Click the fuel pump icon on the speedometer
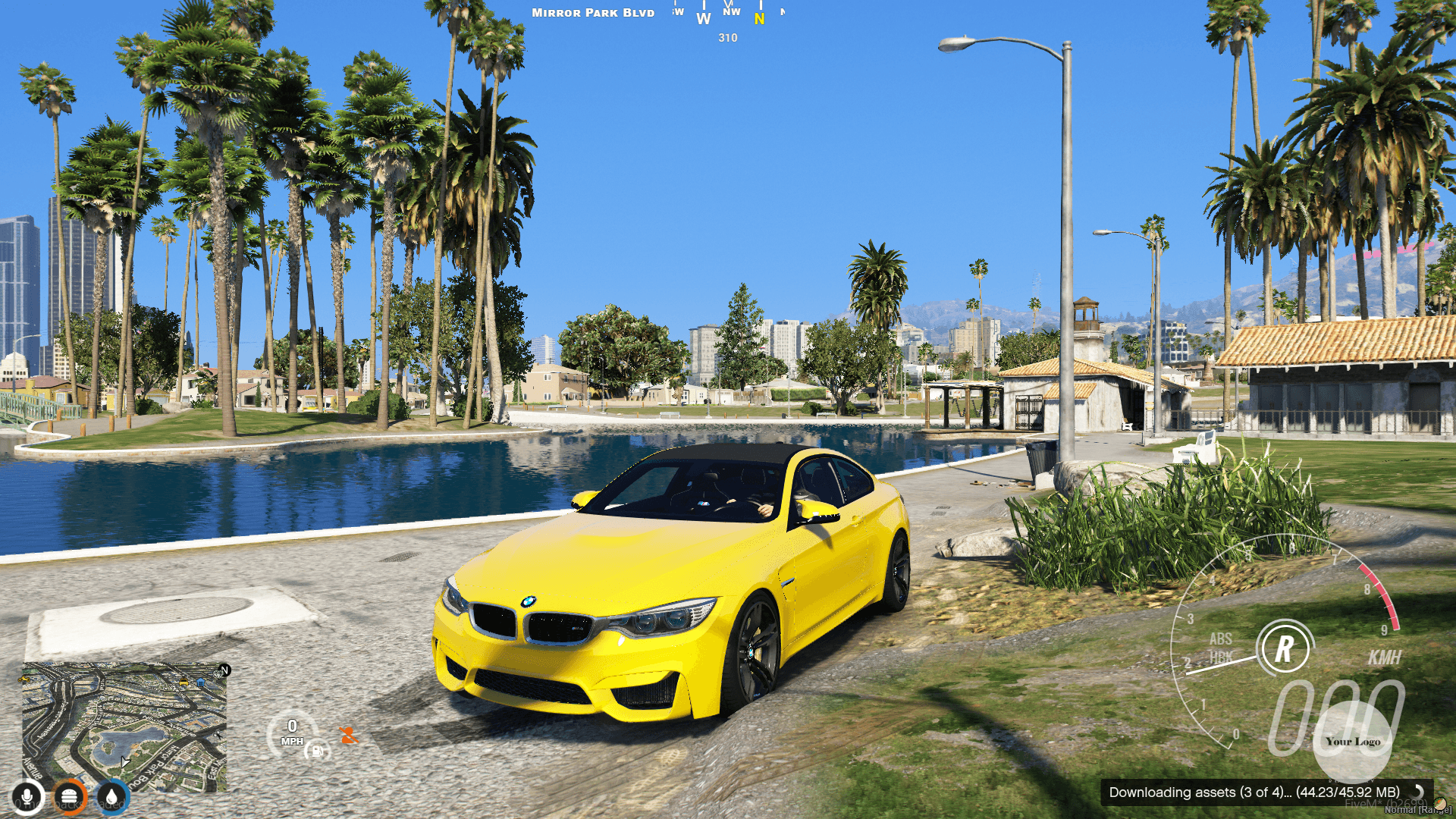1456x819 pixels. click(318, 752)
